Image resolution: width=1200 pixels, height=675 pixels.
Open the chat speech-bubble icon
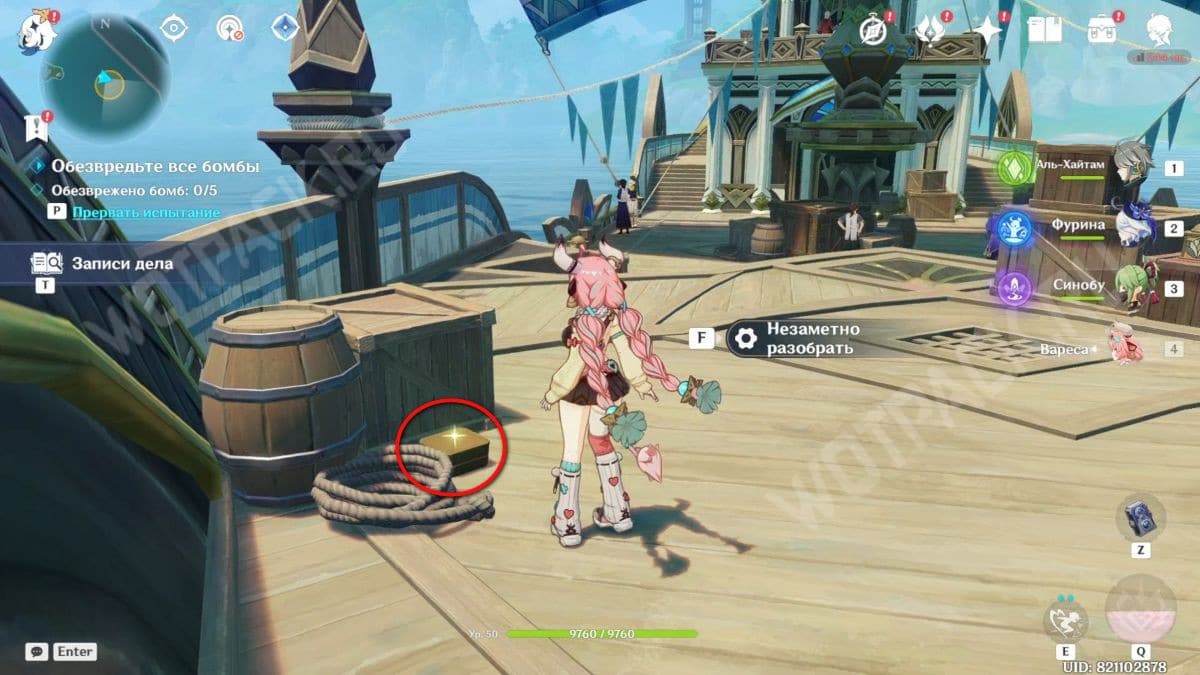click(36, 651)
